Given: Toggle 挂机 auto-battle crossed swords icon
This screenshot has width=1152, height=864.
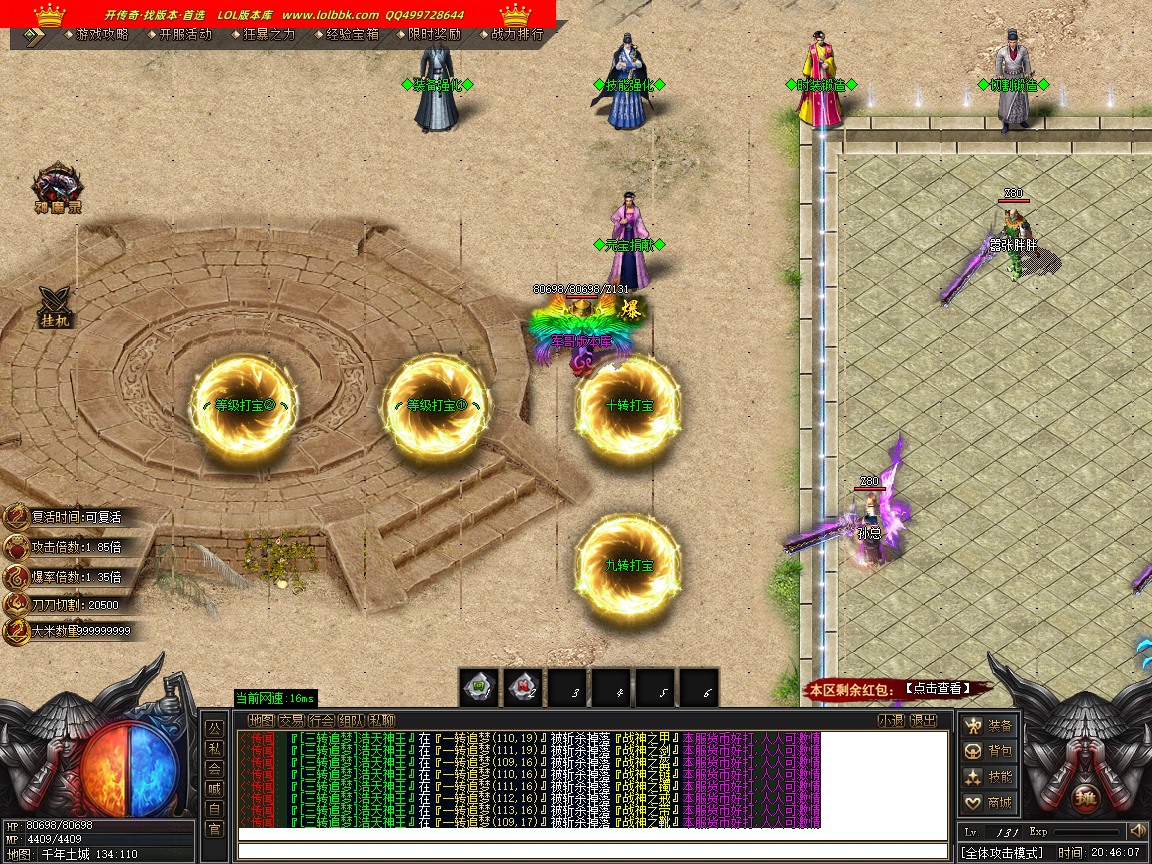Looking at the screenshot, I should 56,307.
